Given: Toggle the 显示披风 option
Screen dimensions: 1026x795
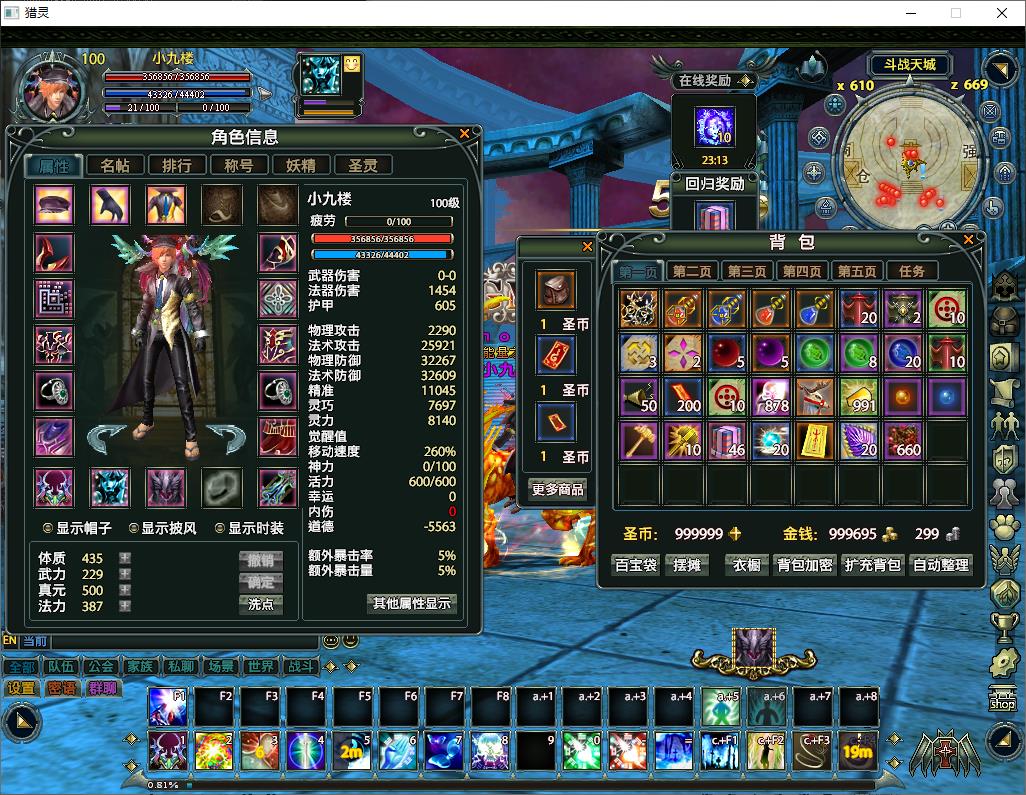Looking at the screenshot, I should point(133,528).
